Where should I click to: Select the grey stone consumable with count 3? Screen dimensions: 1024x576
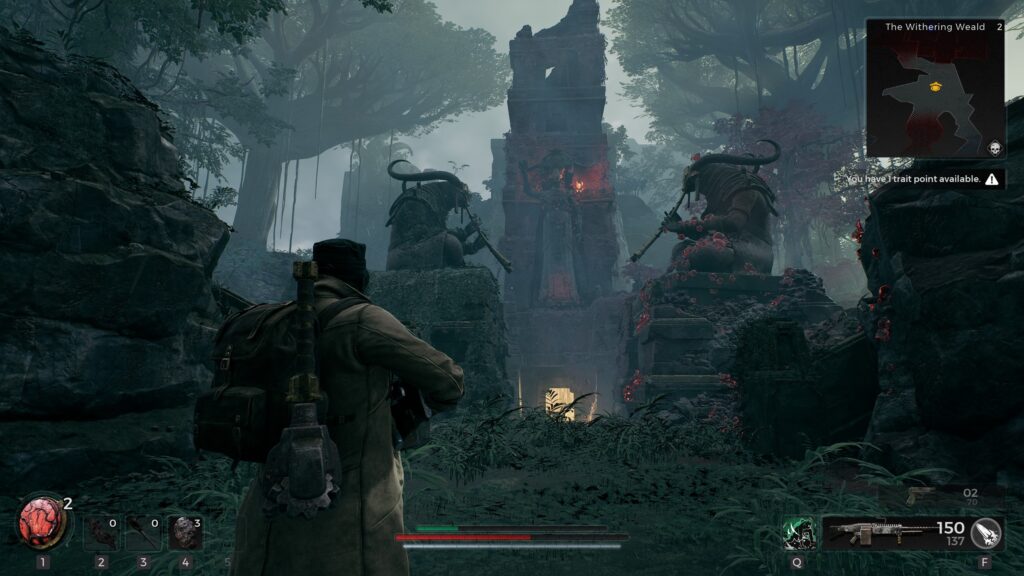(185, 533)
